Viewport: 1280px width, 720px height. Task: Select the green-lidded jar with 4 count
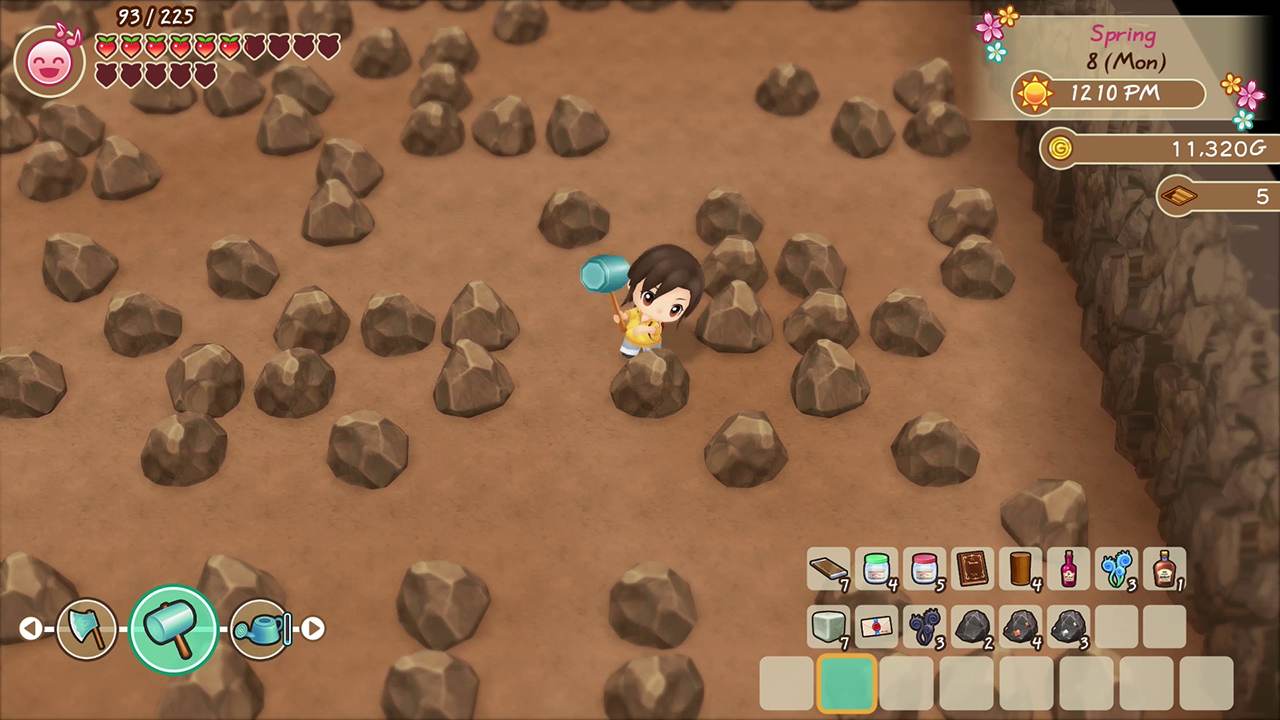[x=877, y=570]
